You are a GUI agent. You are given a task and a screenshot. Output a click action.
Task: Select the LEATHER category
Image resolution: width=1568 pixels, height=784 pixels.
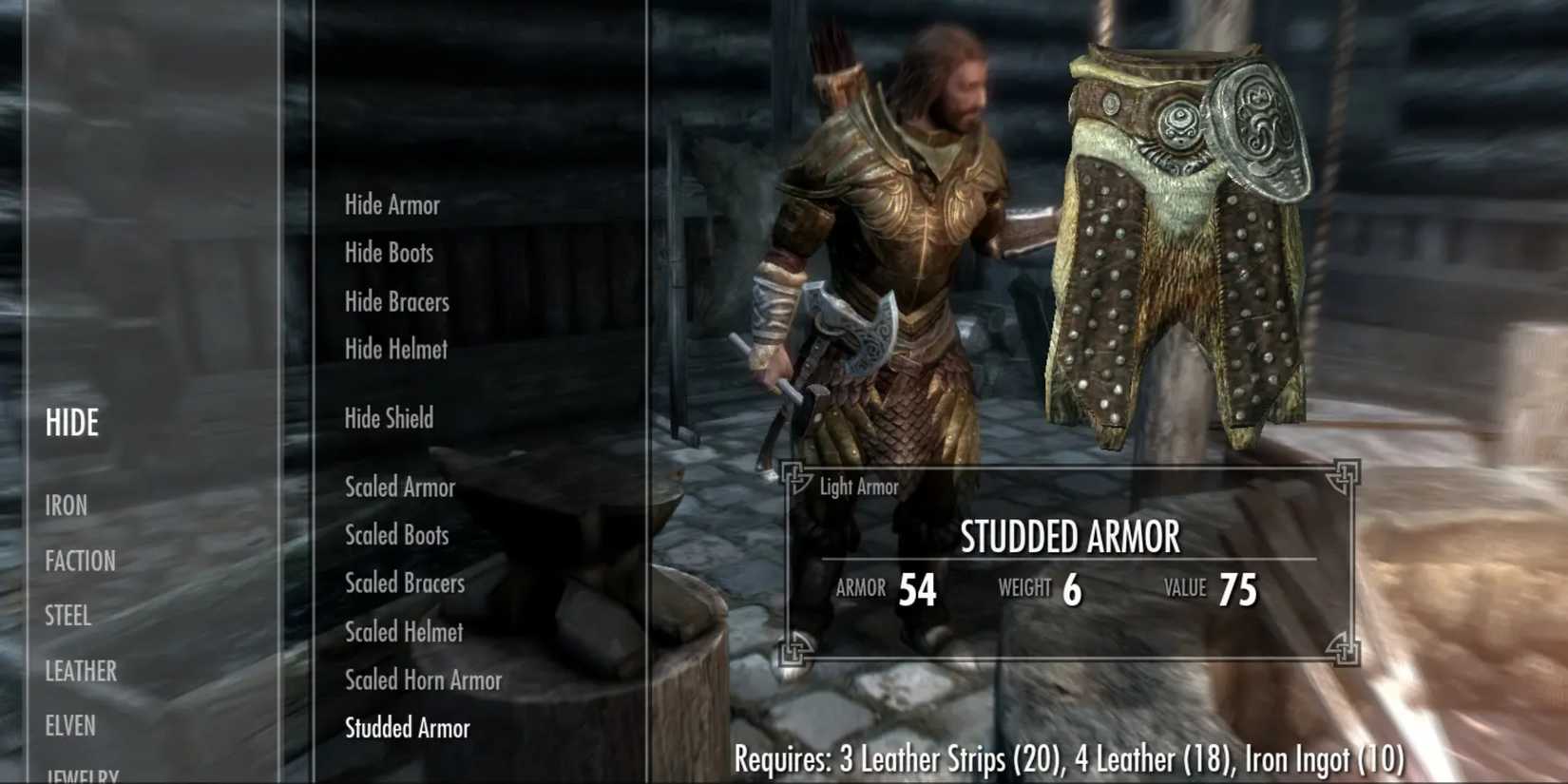tap(80, 671)
